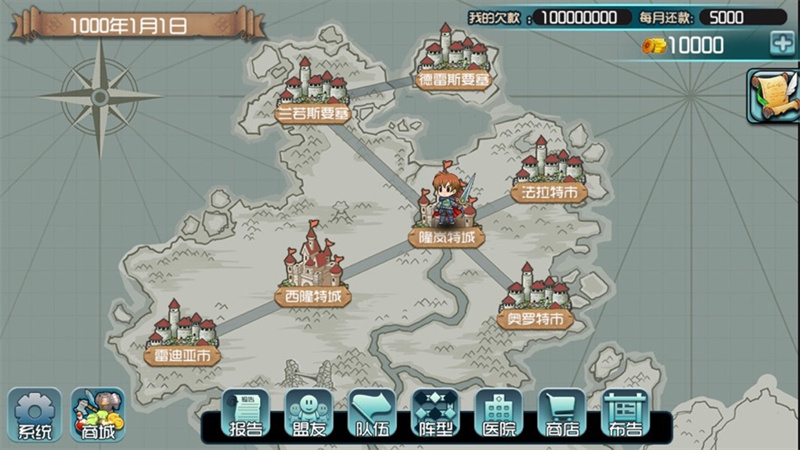This screenshot has height=450, width=800.
Task: Open the 阵型 formation menu
Action: coord(436,414)
